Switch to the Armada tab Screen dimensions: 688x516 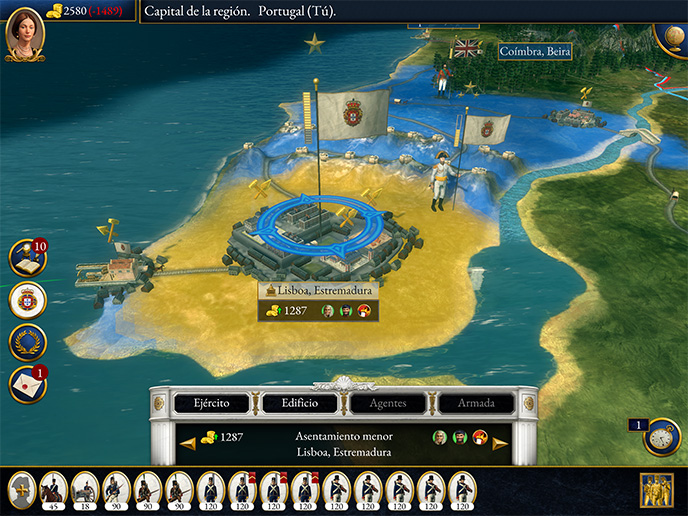pos(476,403)
